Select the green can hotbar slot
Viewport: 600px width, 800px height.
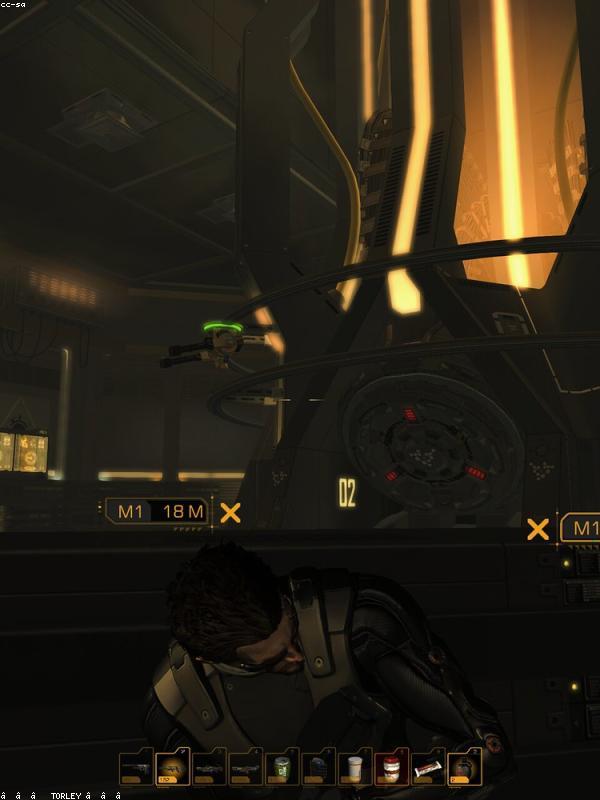282,768
